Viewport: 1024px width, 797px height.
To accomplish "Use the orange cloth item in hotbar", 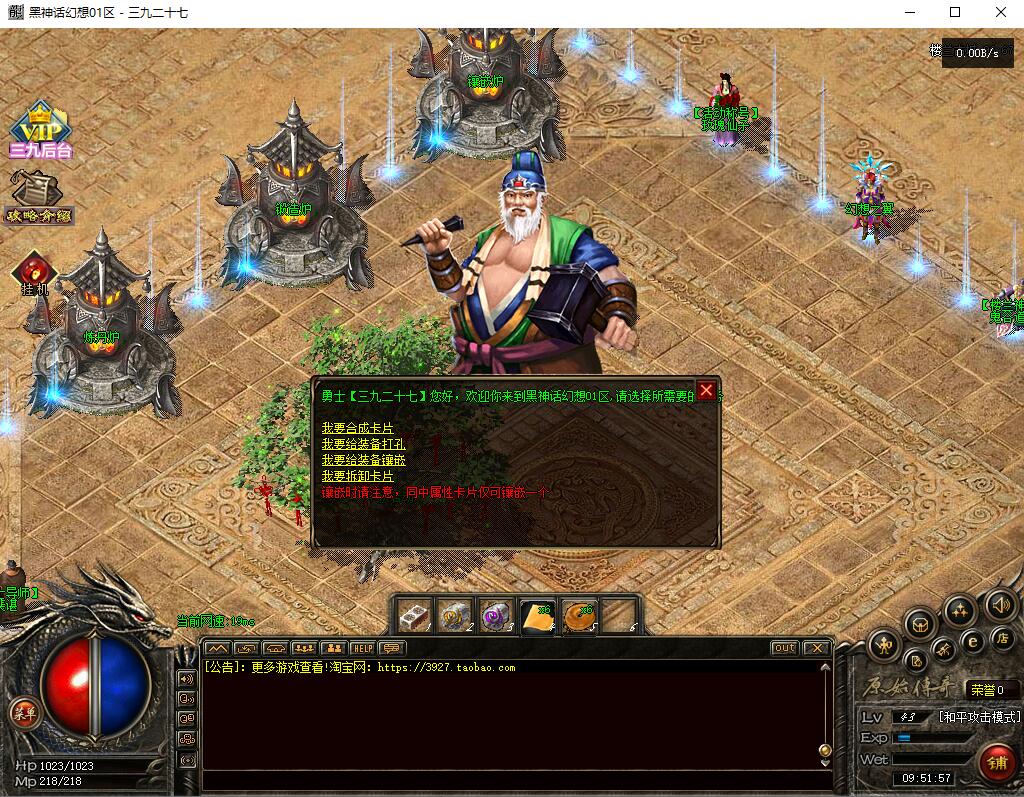I will [x=537, y=616].
